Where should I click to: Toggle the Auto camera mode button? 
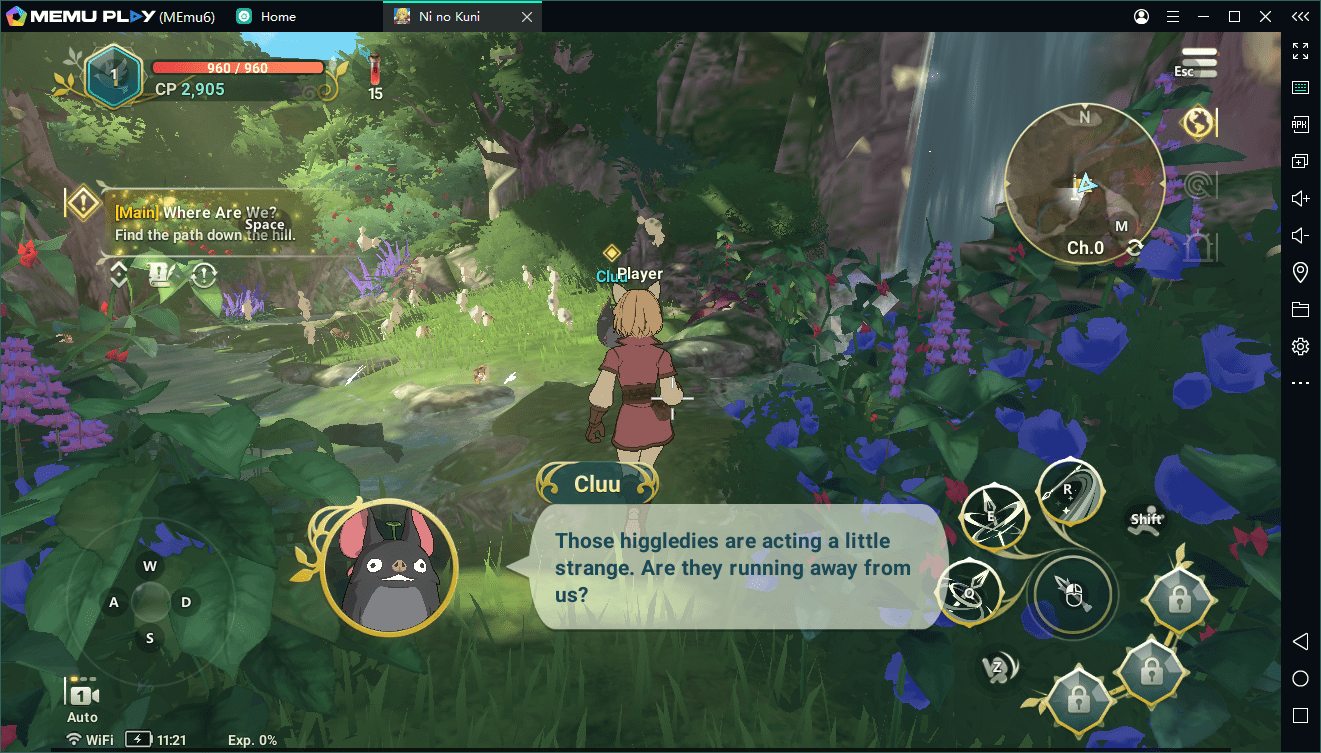(x=82, y=700)
